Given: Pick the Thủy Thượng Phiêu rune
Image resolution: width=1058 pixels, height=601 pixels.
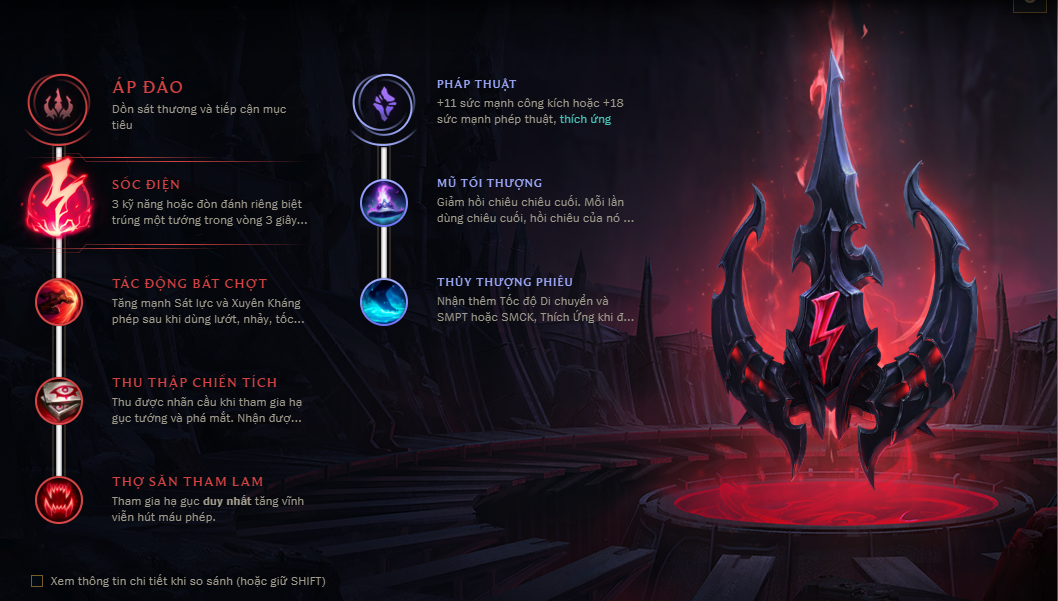Looking at the screenshot, I should click(384, 301).
